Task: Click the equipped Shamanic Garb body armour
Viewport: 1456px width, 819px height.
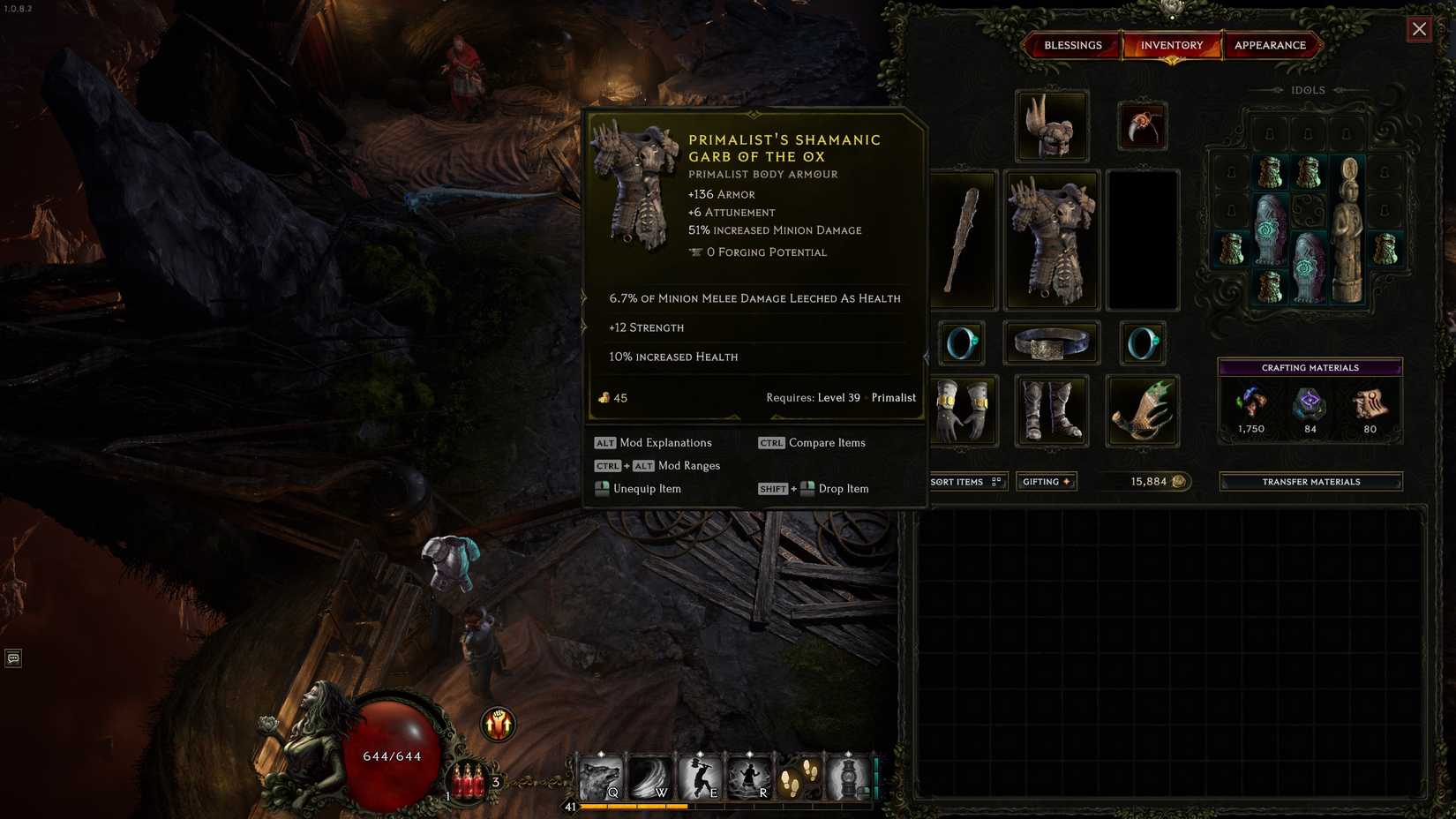Action: (x=1051, y=238)
